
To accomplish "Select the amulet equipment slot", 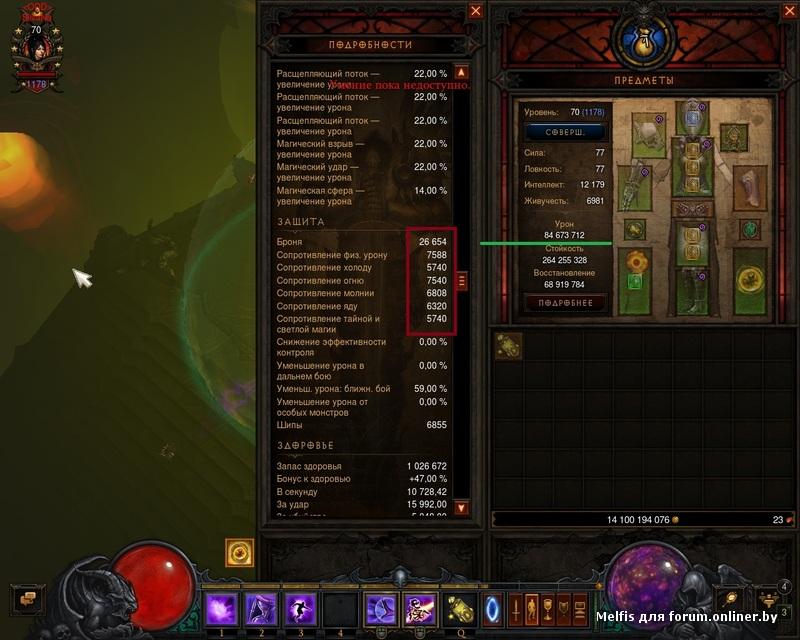I will 735,137.
